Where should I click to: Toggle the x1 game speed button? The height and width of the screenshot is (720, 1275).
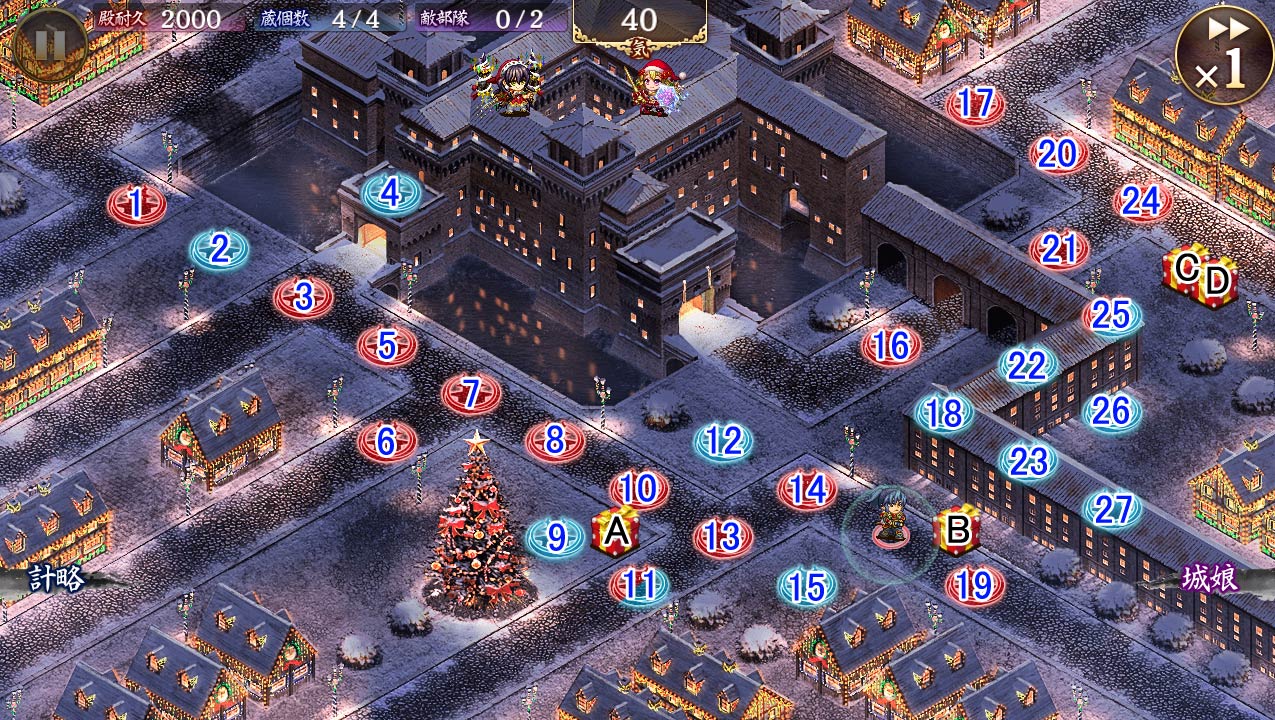1224,55
